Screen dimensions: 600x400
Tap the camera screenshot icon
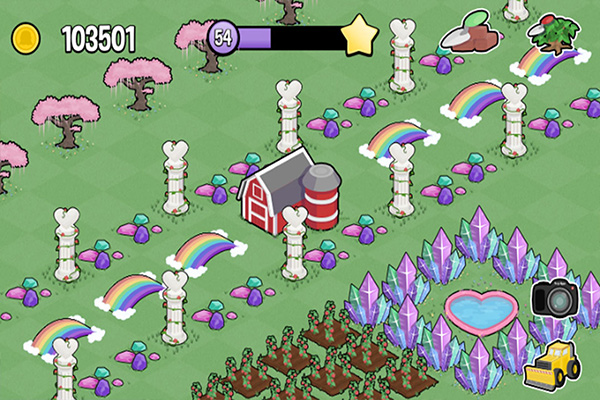(554, 298)
